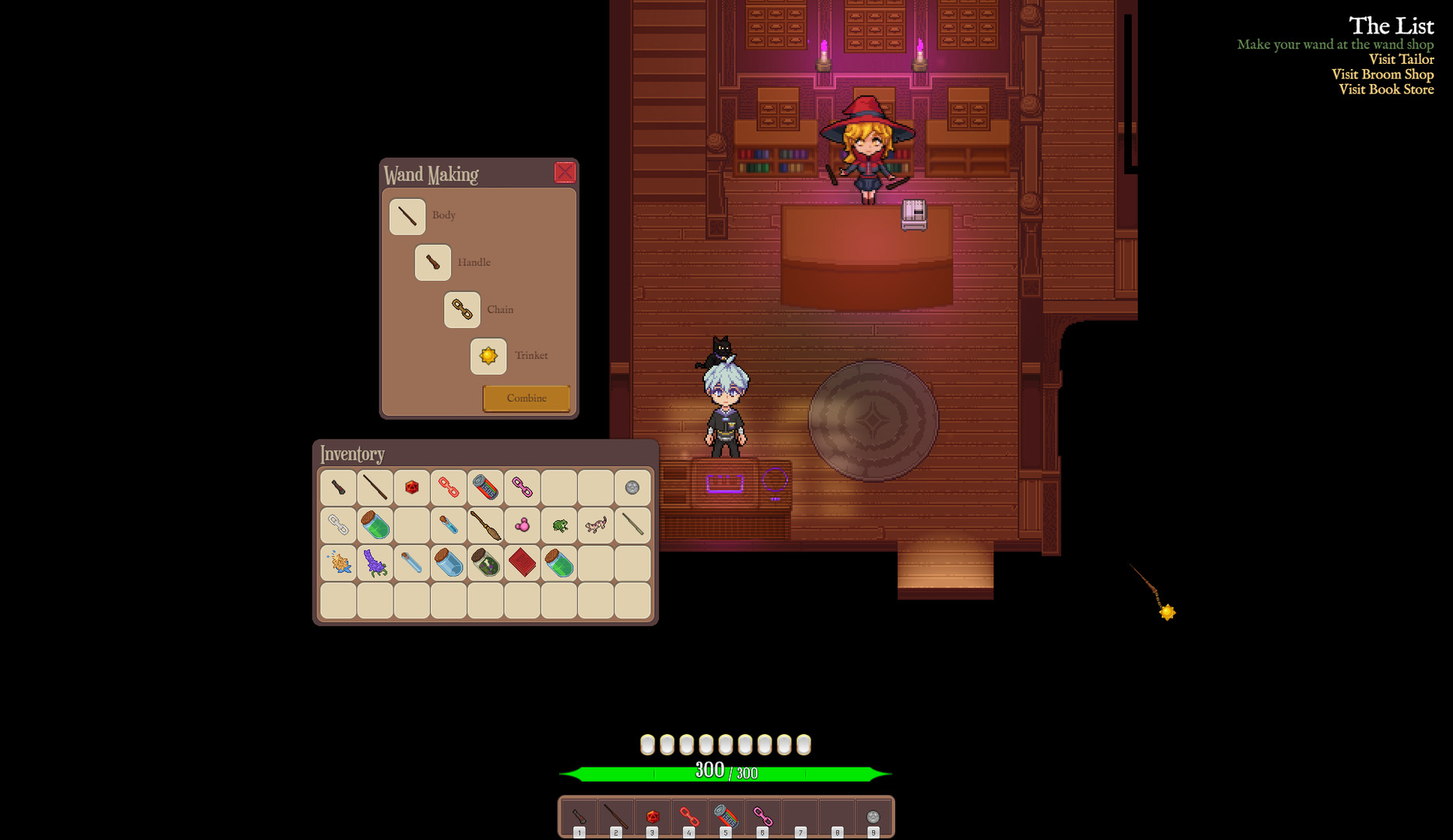This screenshot has height=840, width=1453.
Task: Select the soup can item in inventory
Action: [484, 488]
